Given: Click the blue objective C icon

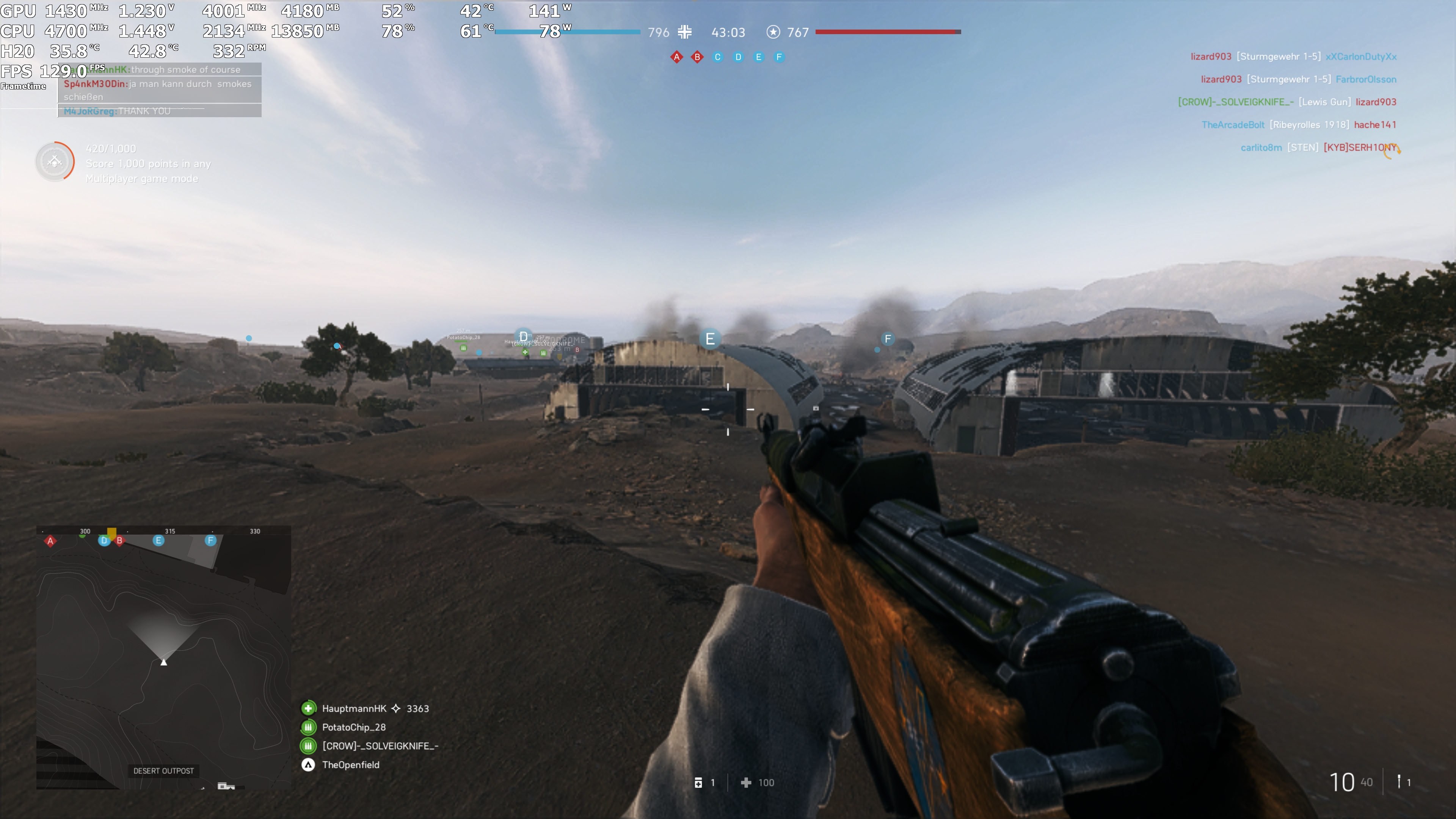Looking at the screenshot, I should click(x=717, y=56).
